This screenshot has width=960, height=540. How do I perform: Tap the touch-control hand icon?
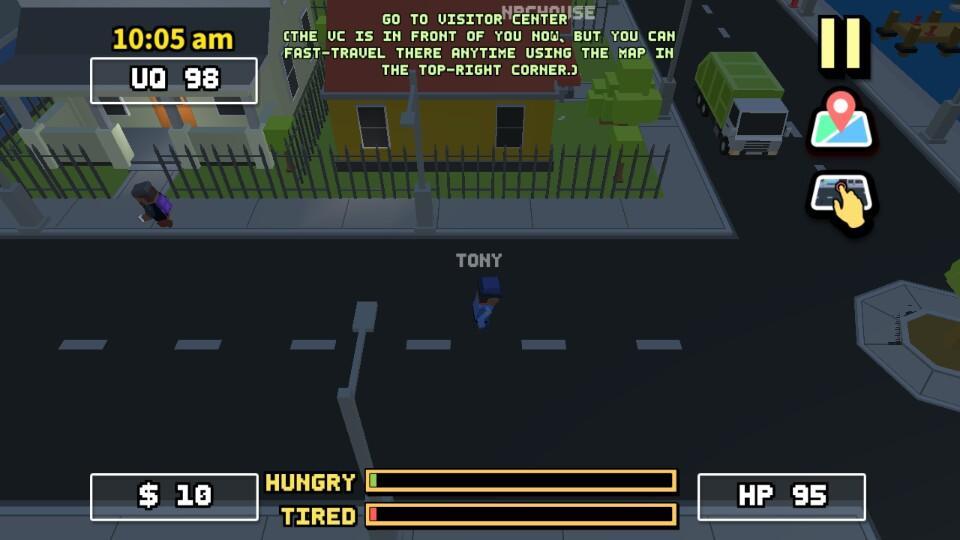841,198
